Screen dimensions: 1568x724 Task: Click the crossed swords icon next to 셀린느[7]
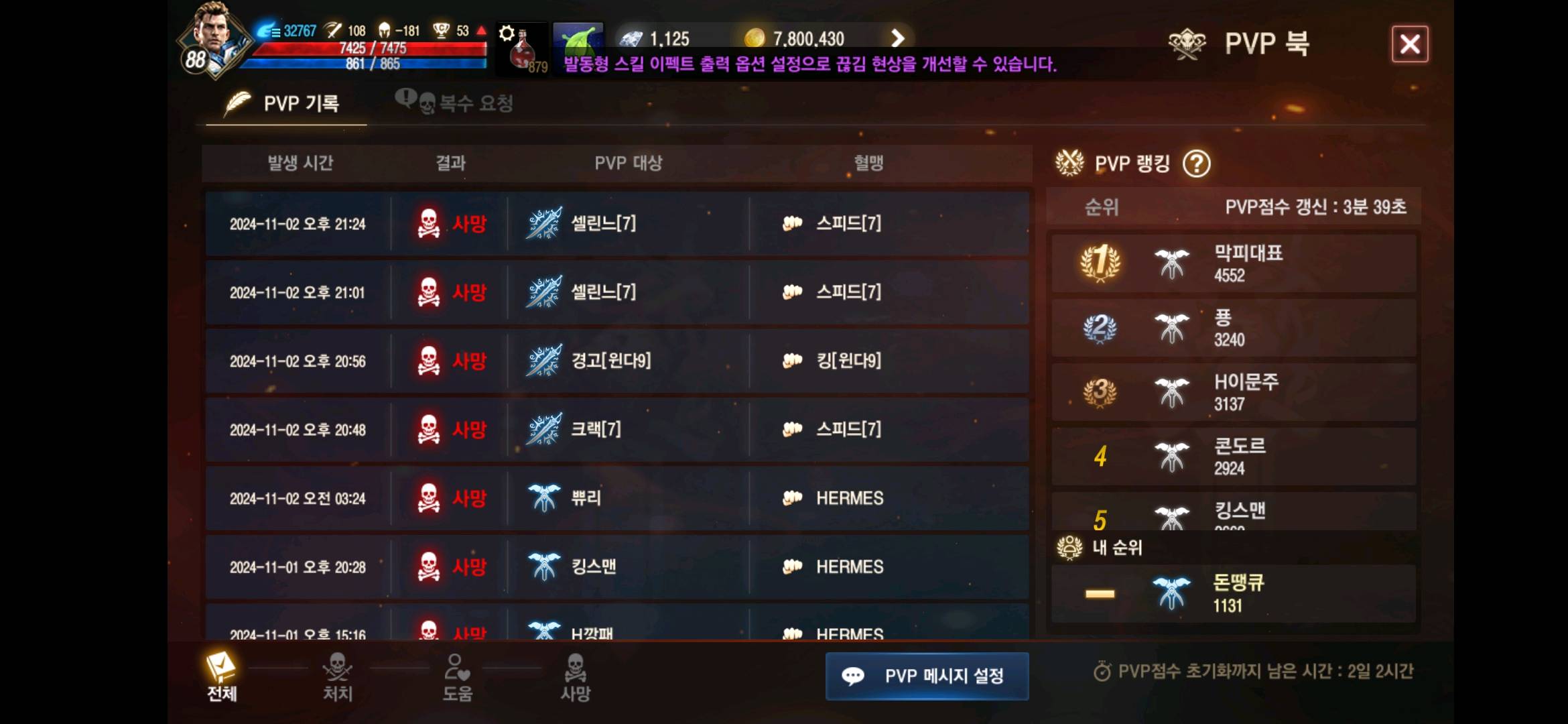pyautogui.click(x=543, y=223)
